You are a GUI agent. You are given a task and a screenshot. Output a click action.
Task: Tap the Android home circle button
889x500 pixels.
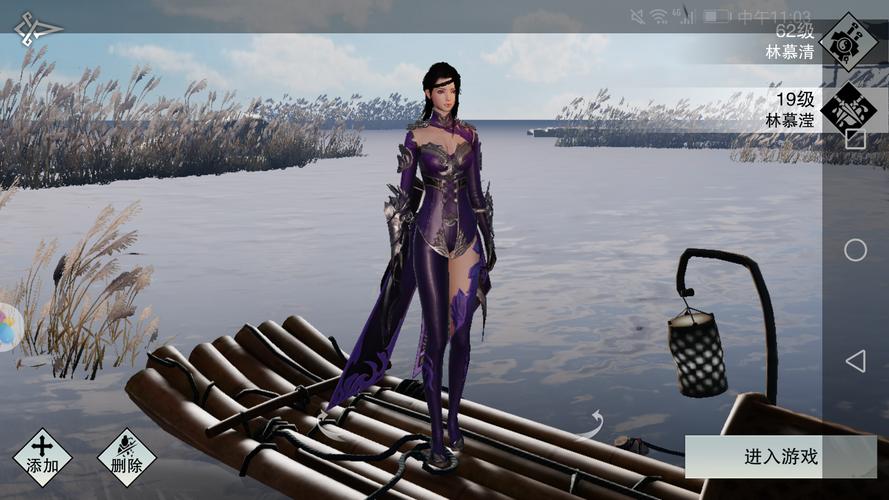tap(855, 250)
